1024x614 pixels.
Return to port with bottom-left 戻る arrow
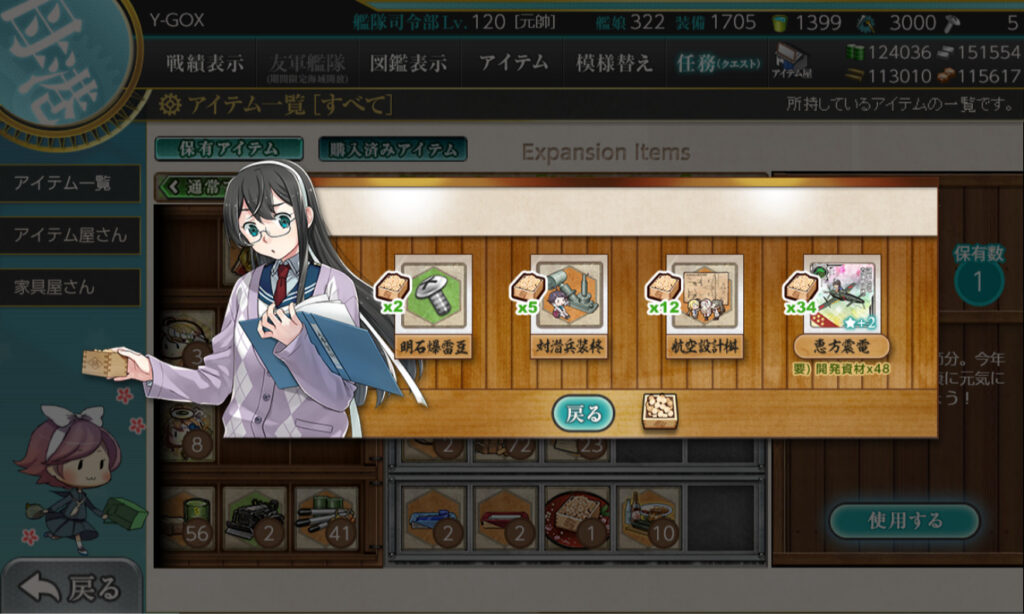[72, 588]
